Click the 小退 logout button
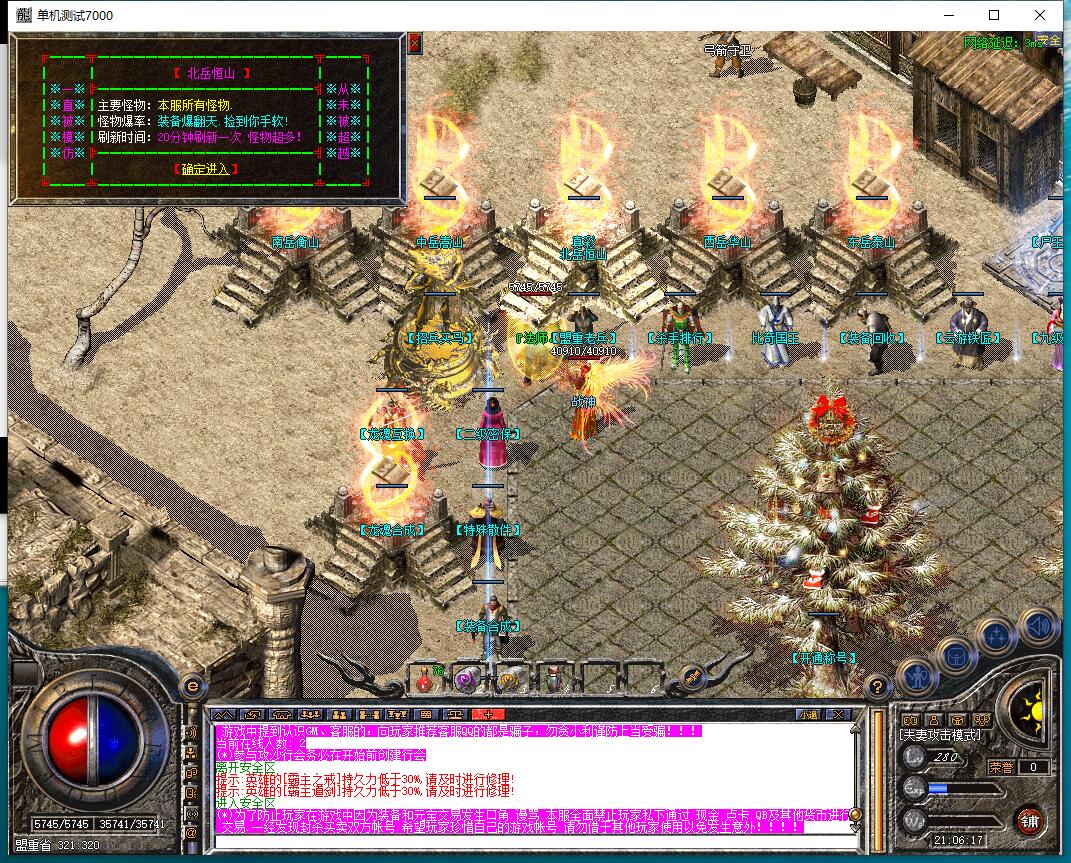Image resolution: width=1071 pixels, height=863 pixels. 809,714
